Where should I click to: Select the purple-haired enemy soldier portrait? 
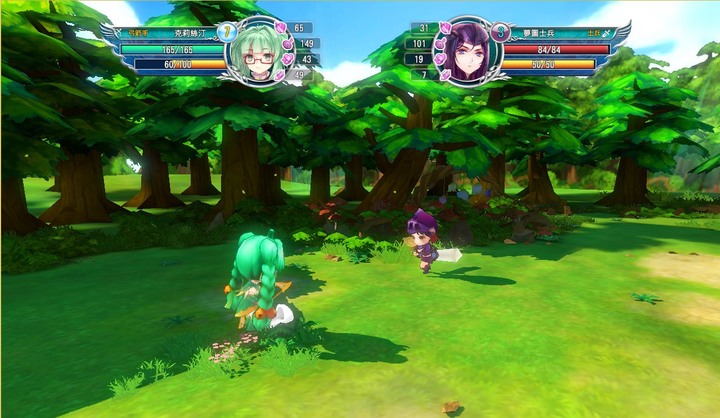[x=464, y=52]
